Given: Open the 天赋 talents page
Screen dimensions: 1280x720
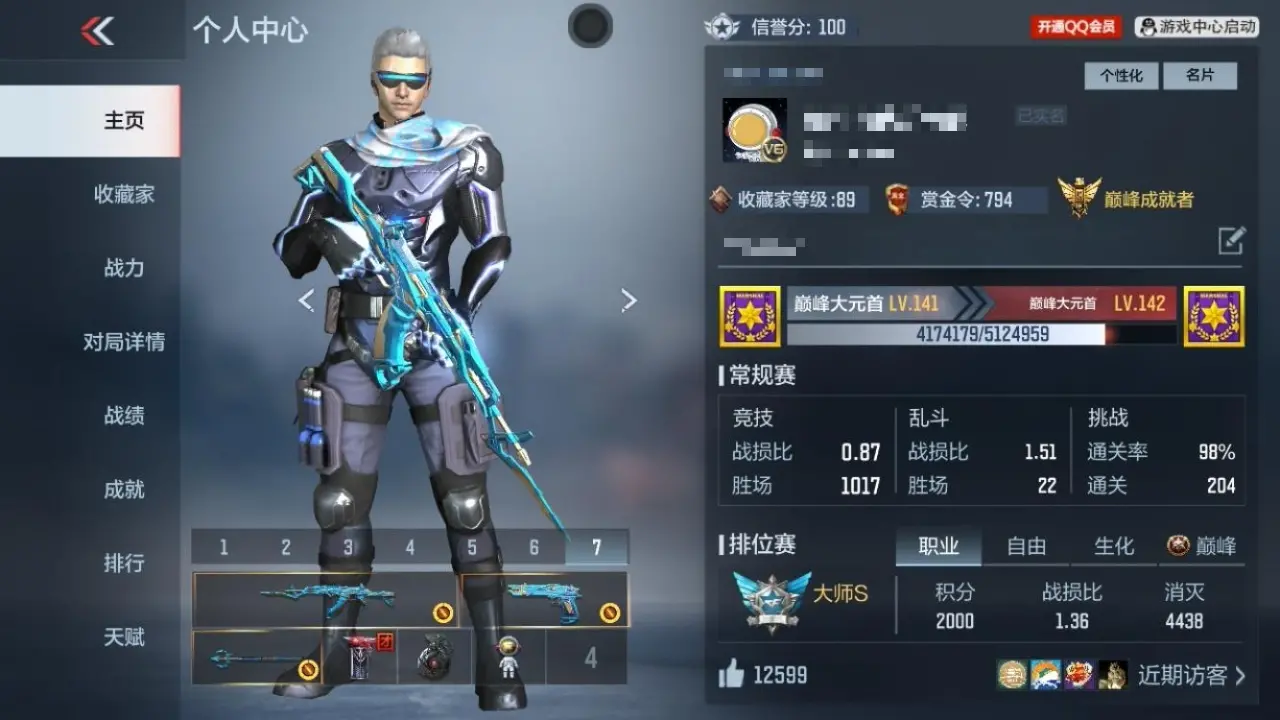Looking at the screenshot, I should click(124, 637).
